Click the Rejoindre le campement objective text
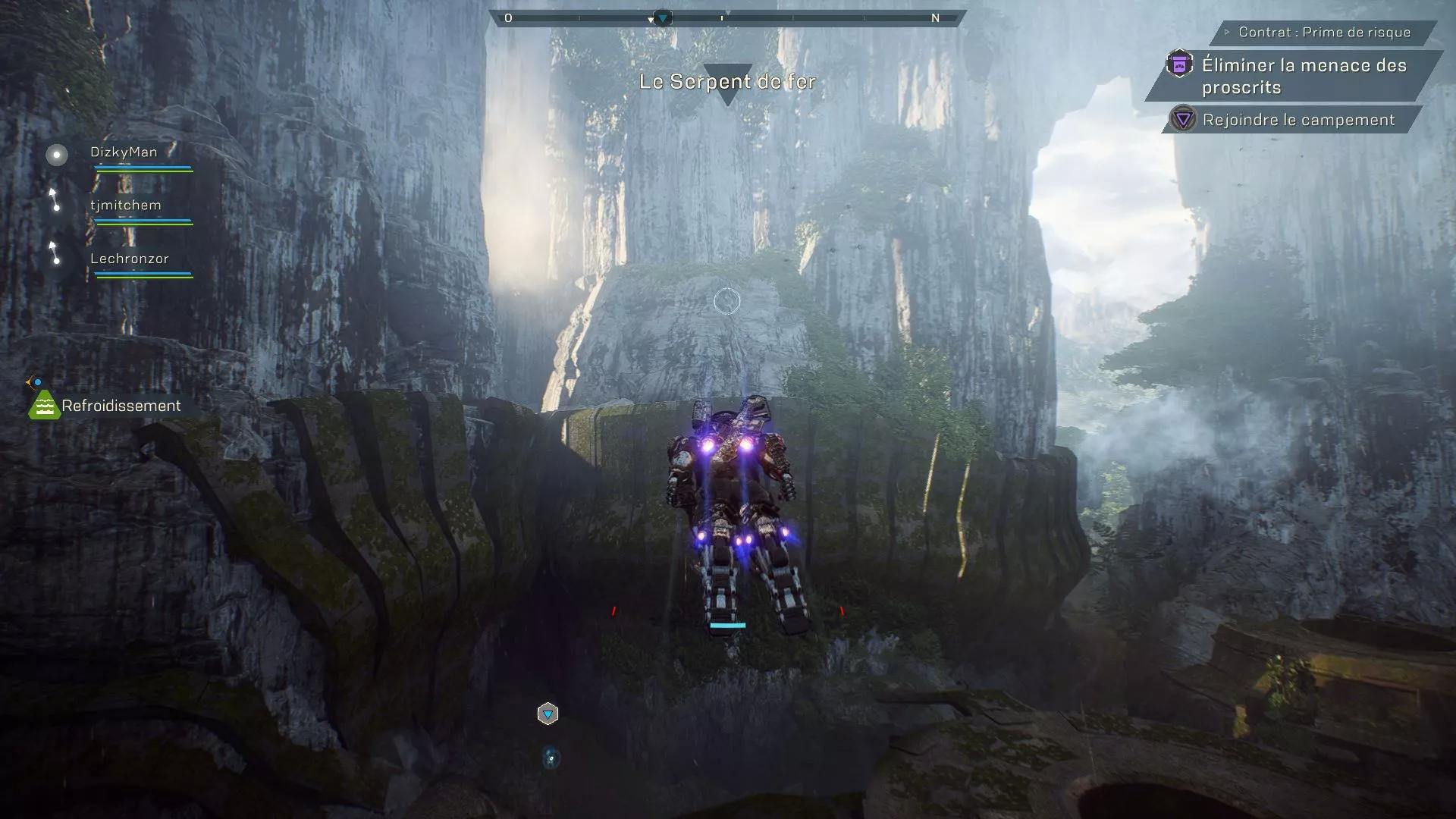 (1298, 119)
